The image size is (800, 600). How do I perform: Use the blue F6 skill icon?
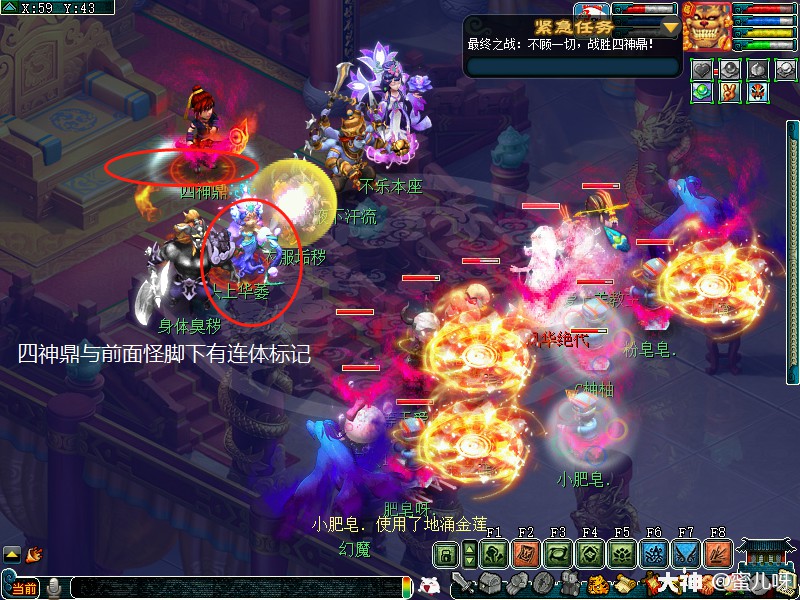[653, 555]
